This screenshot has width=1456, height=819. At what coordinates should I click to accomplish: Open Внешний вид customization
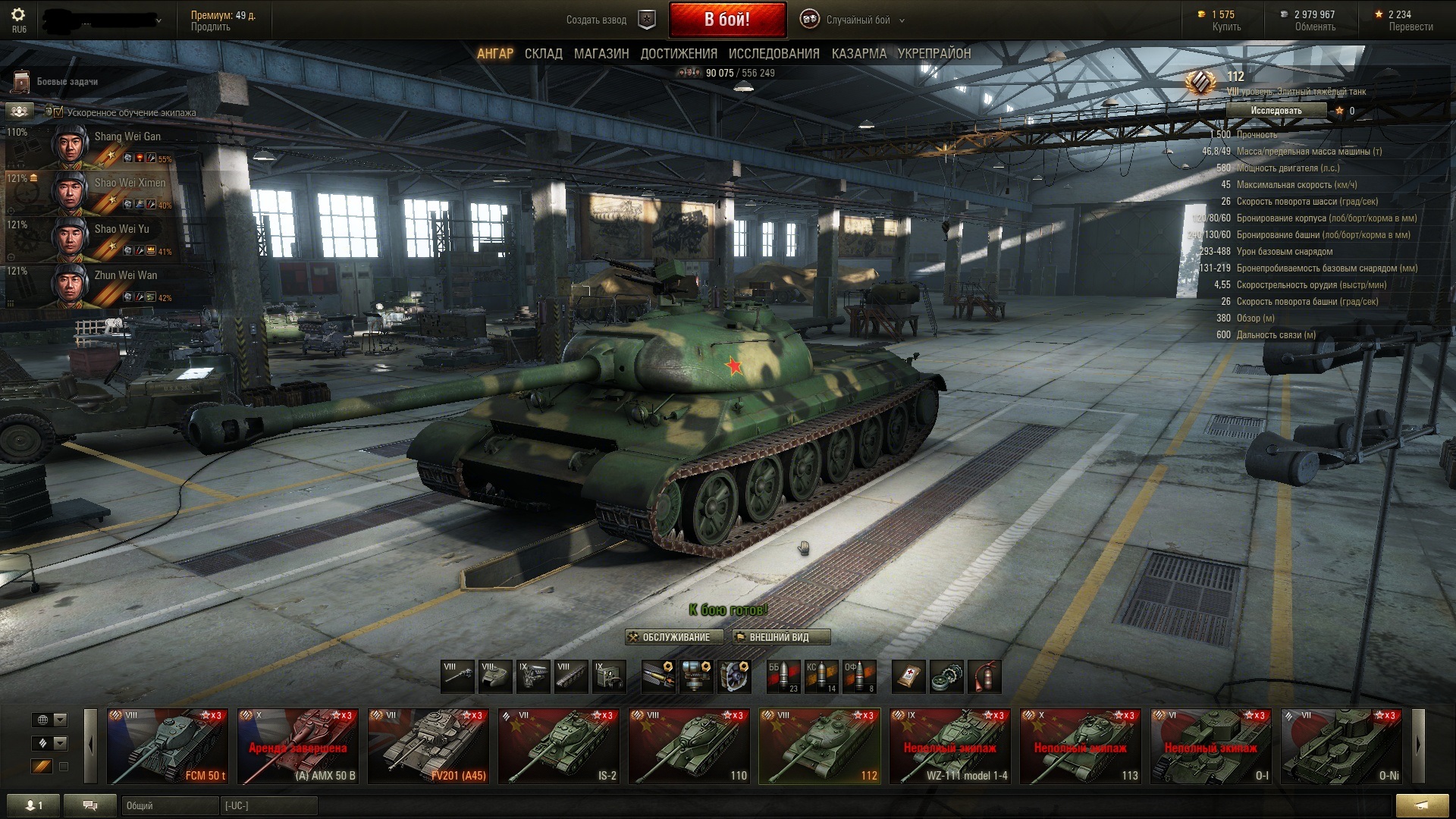[780, 638]
